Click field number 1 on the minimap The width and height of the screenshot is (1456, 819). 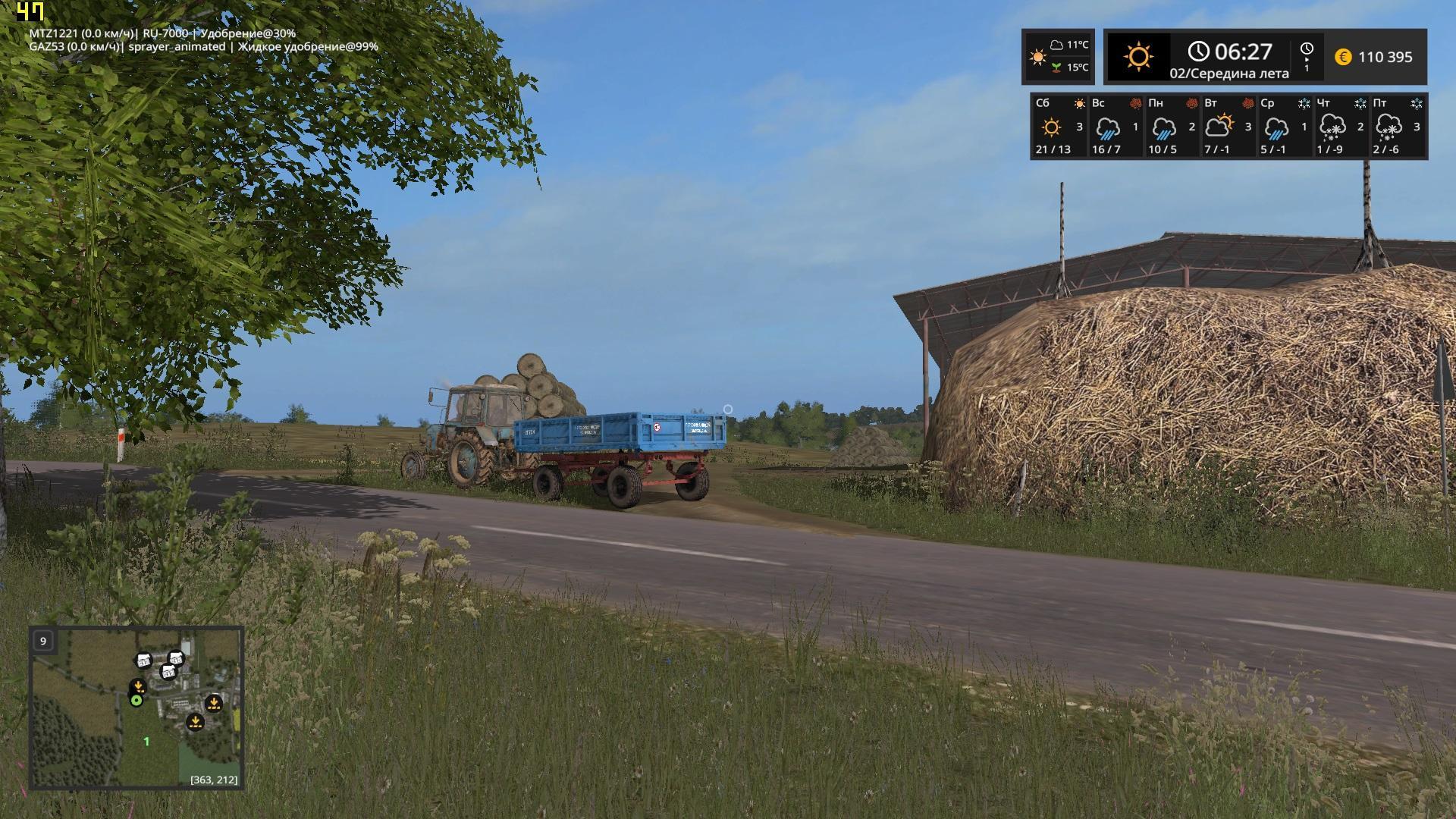[146, 742]
